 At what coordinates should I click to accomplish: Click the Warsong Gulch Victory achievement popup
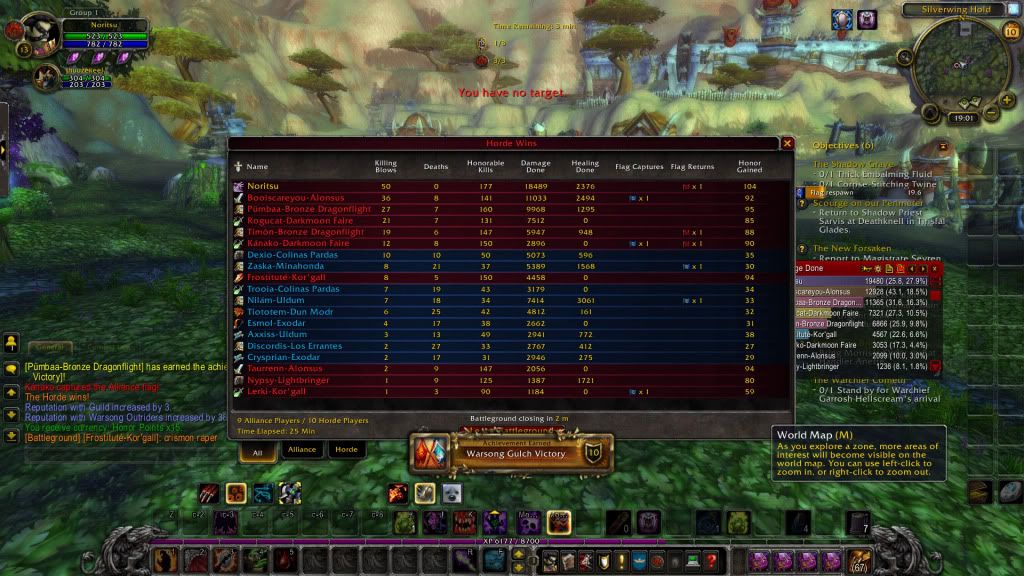pos(512,454)
